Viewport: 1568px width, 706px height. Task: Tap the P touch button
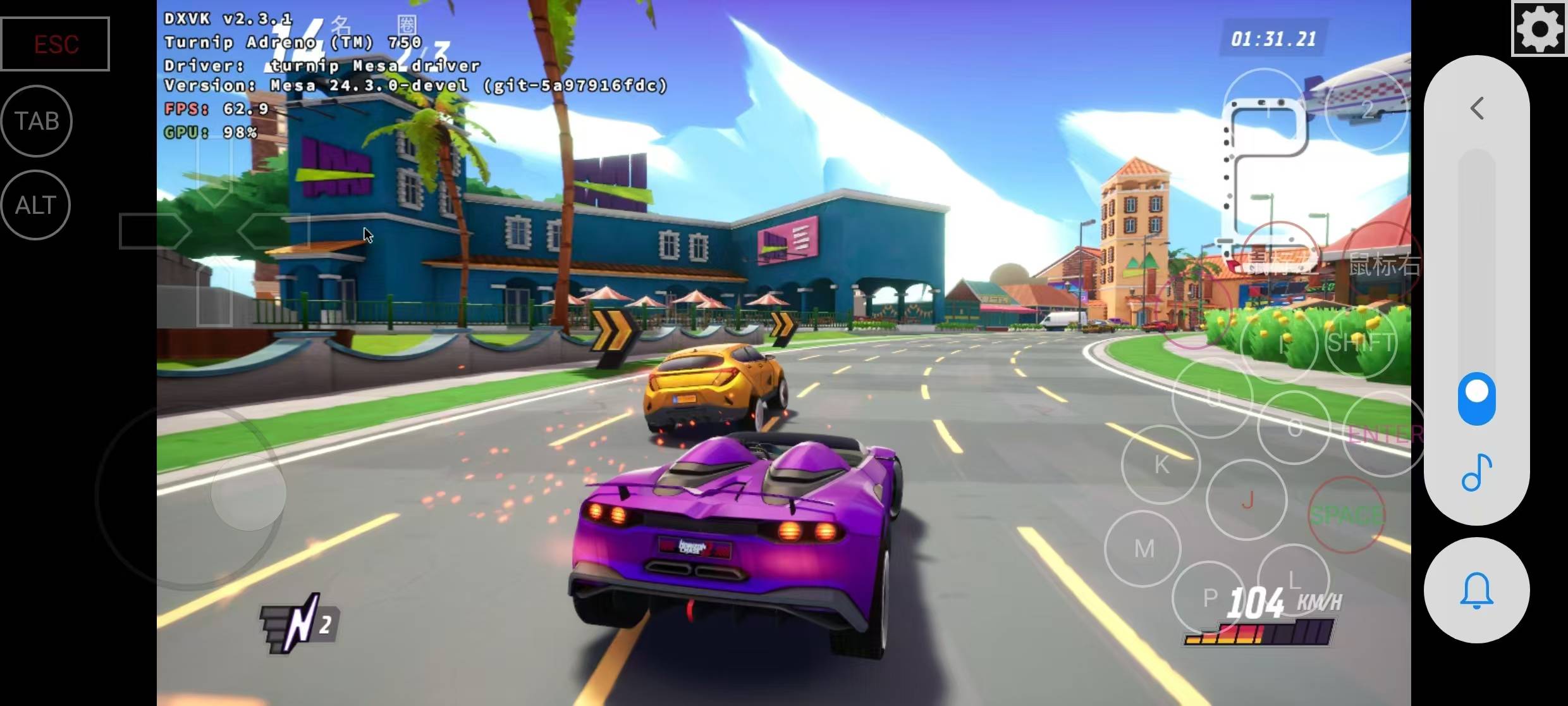click(x=1210, y=597)
